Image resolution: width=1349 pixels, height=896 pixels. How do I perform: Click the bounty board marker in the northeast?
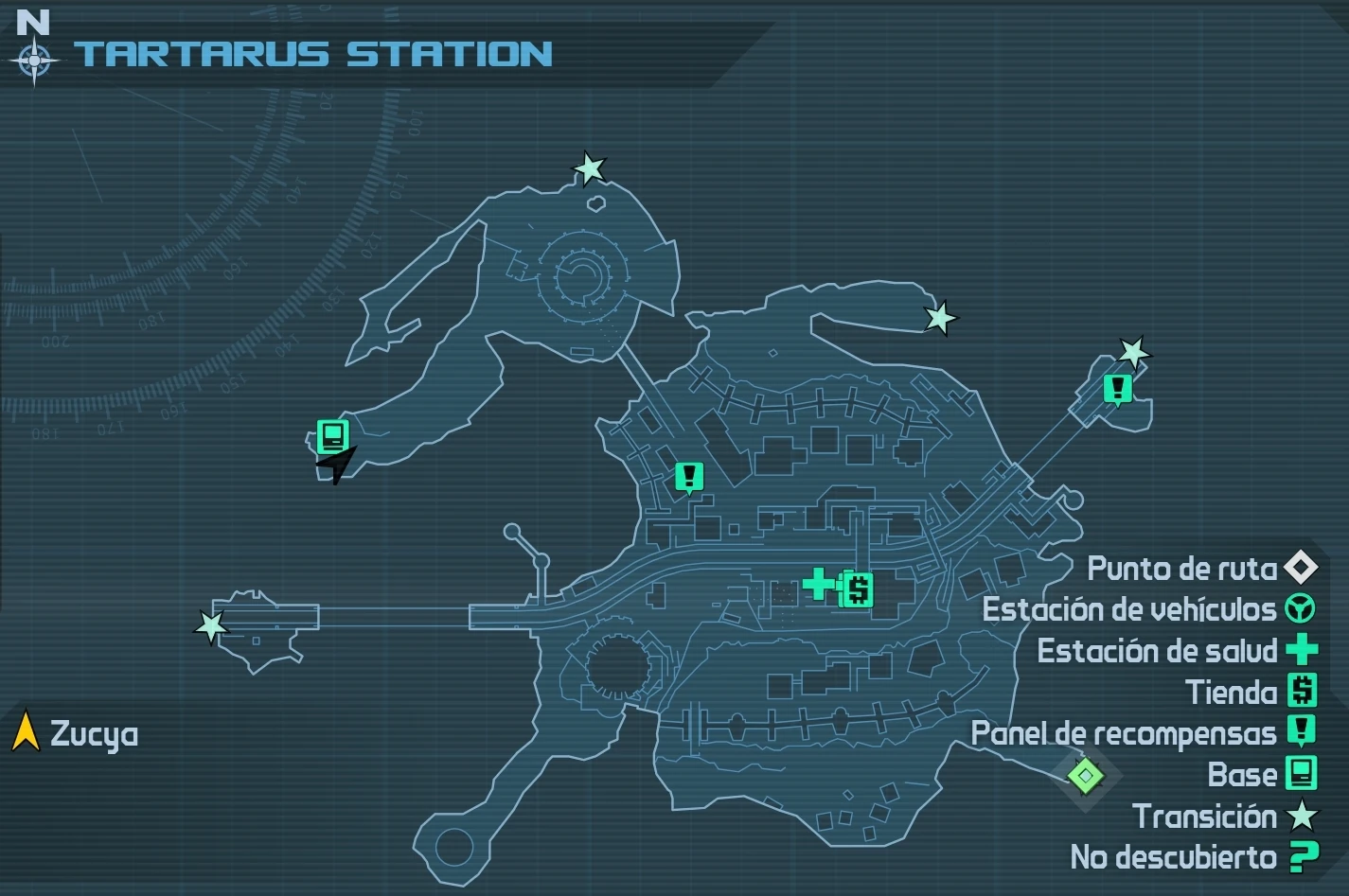click(1117, 386)
